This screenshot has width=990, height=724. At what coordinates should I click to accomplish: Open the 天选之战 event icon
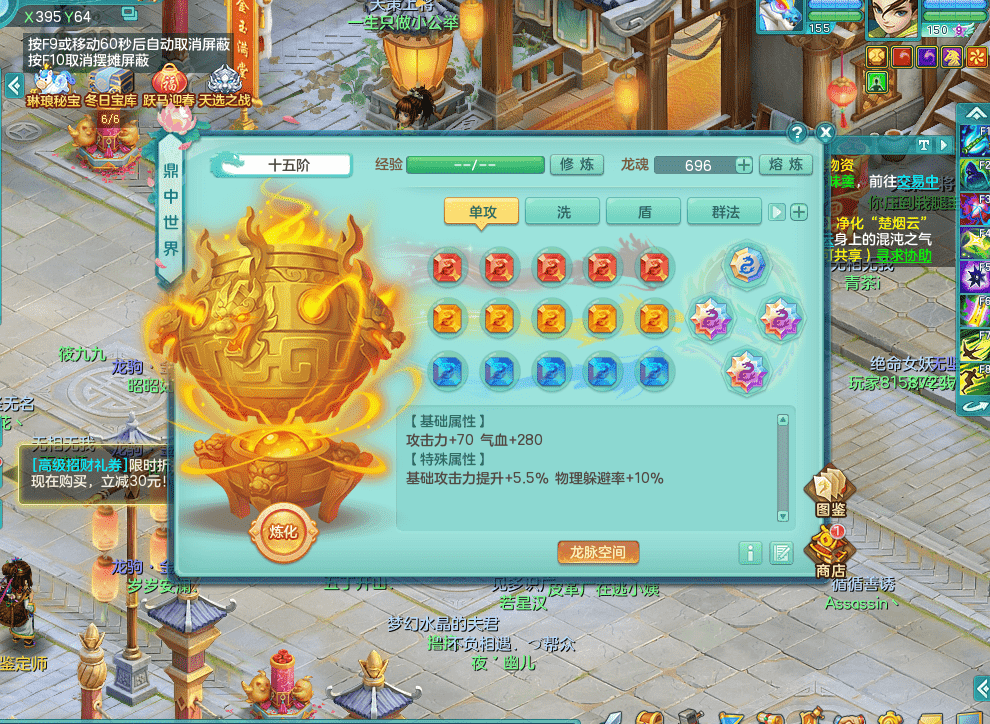[x=224, y=84]
